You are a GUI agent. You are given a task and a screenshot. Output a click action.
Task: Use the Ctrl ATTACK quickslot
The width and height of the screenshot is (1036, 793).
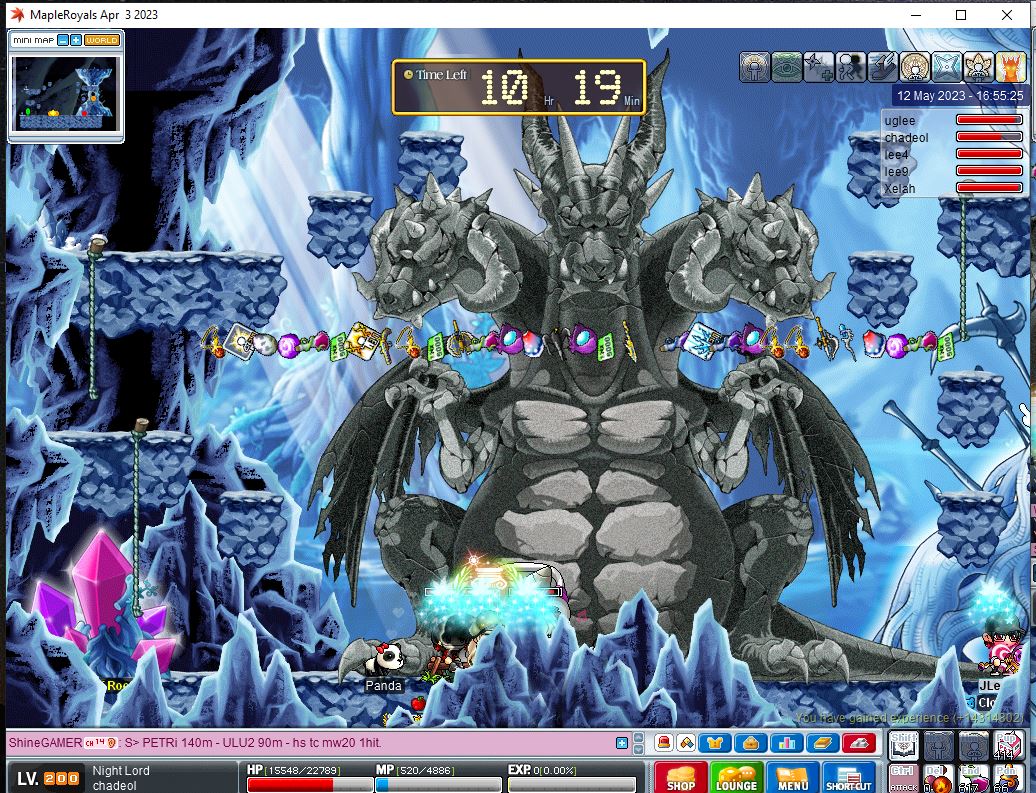coord(903,777)
